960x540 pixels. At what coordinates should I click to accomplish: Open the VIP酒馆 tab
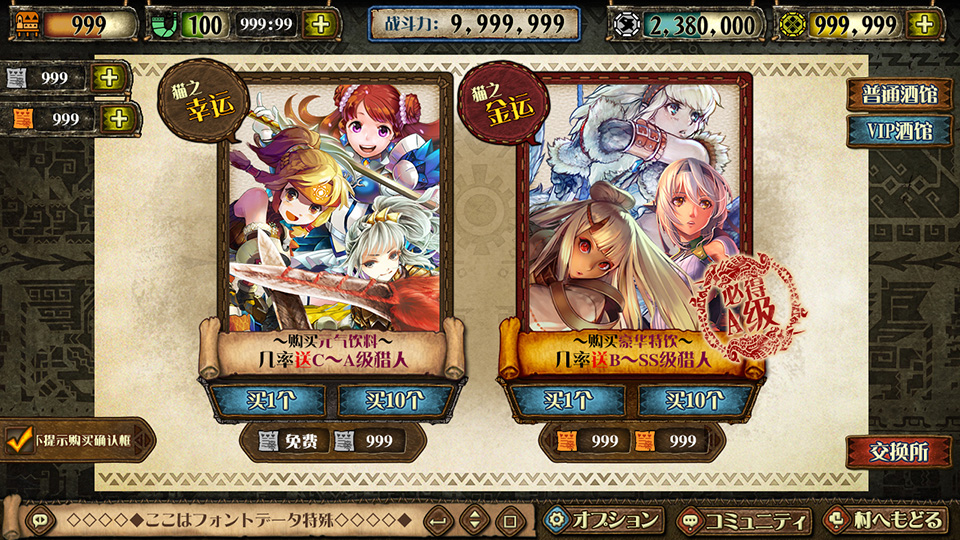[898, 131]
